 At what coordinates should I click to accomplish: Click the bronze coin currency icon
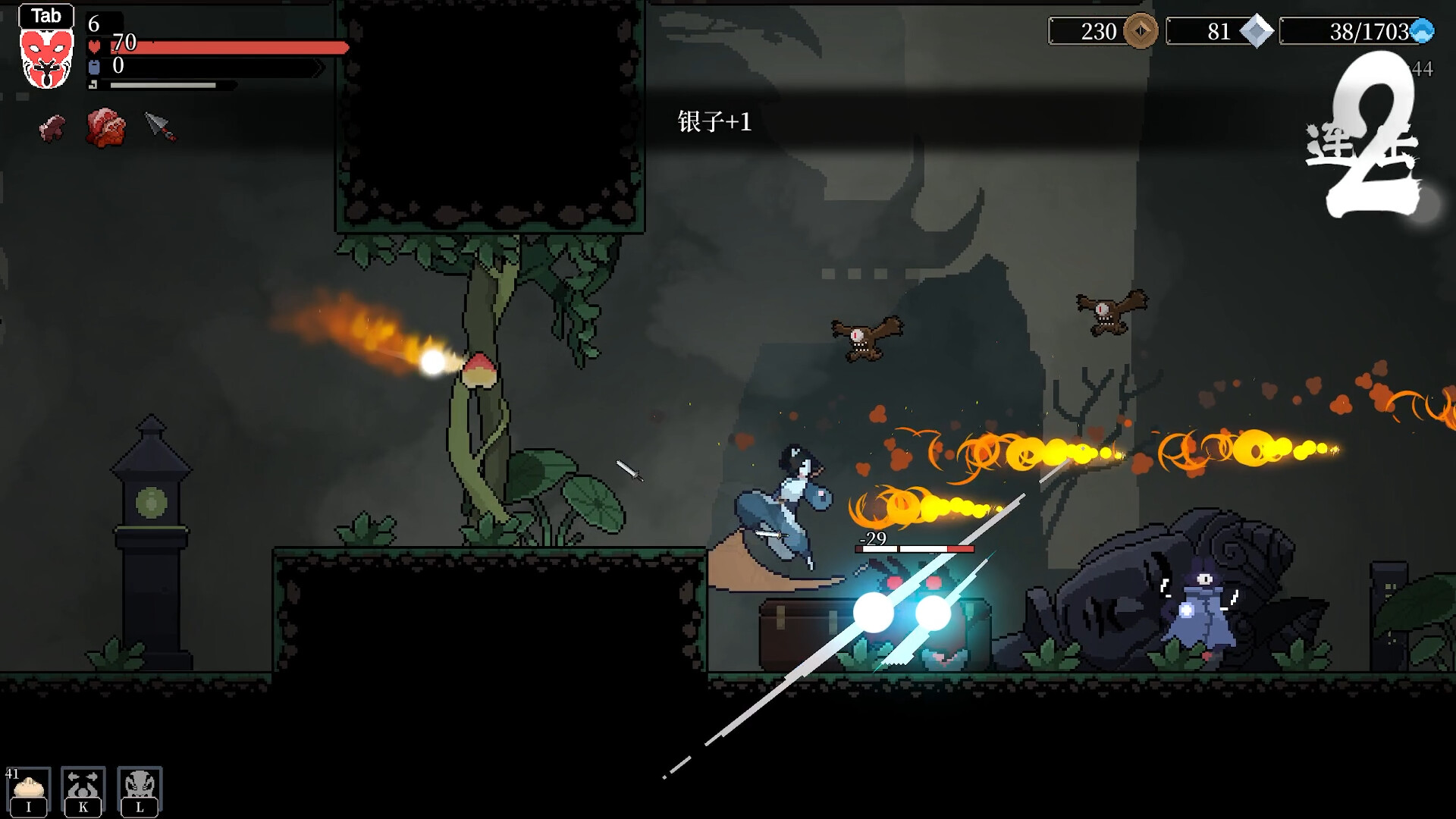tap(1141, 33)
